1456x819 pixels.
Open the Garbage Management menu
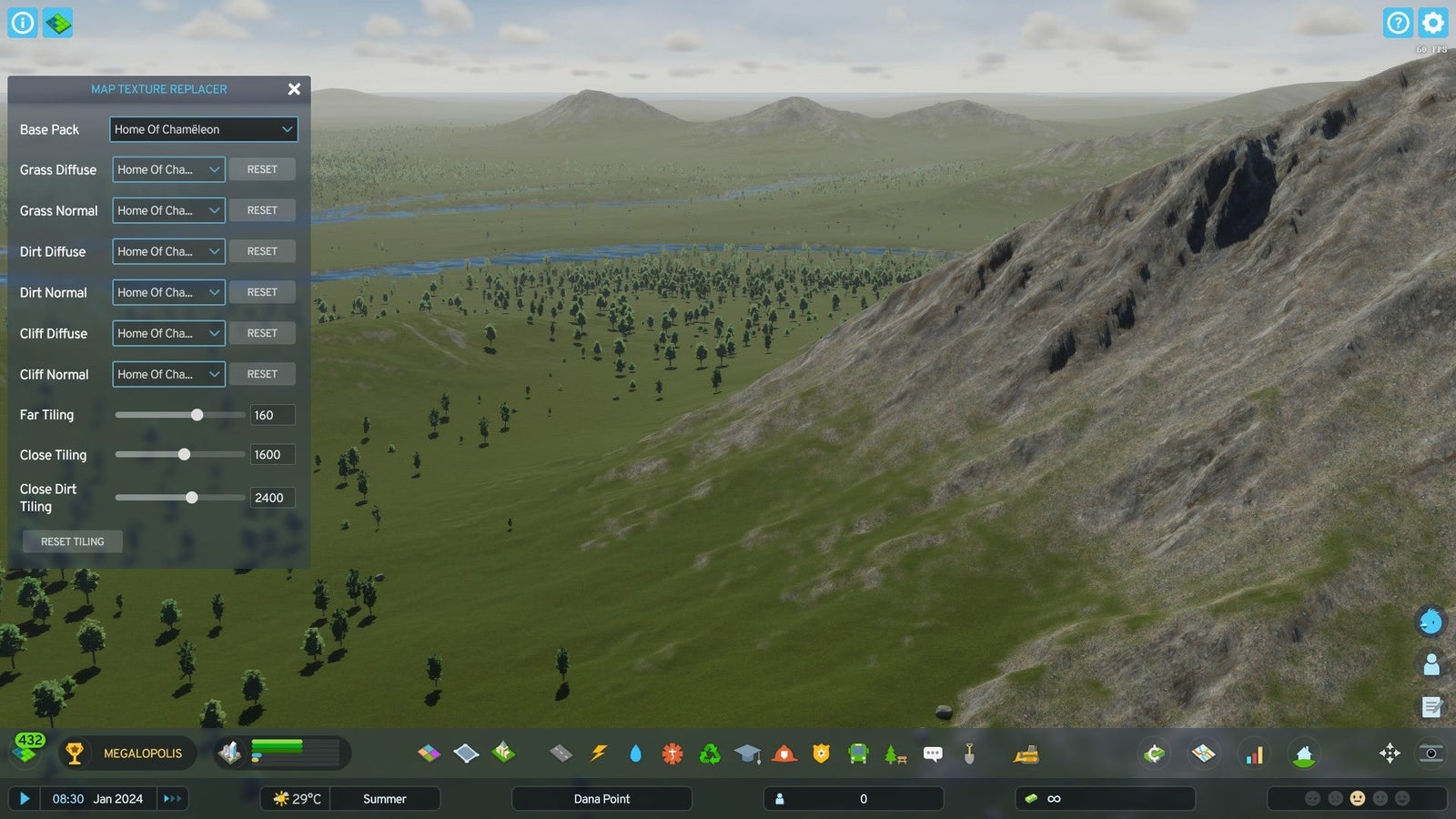point(709,753)
